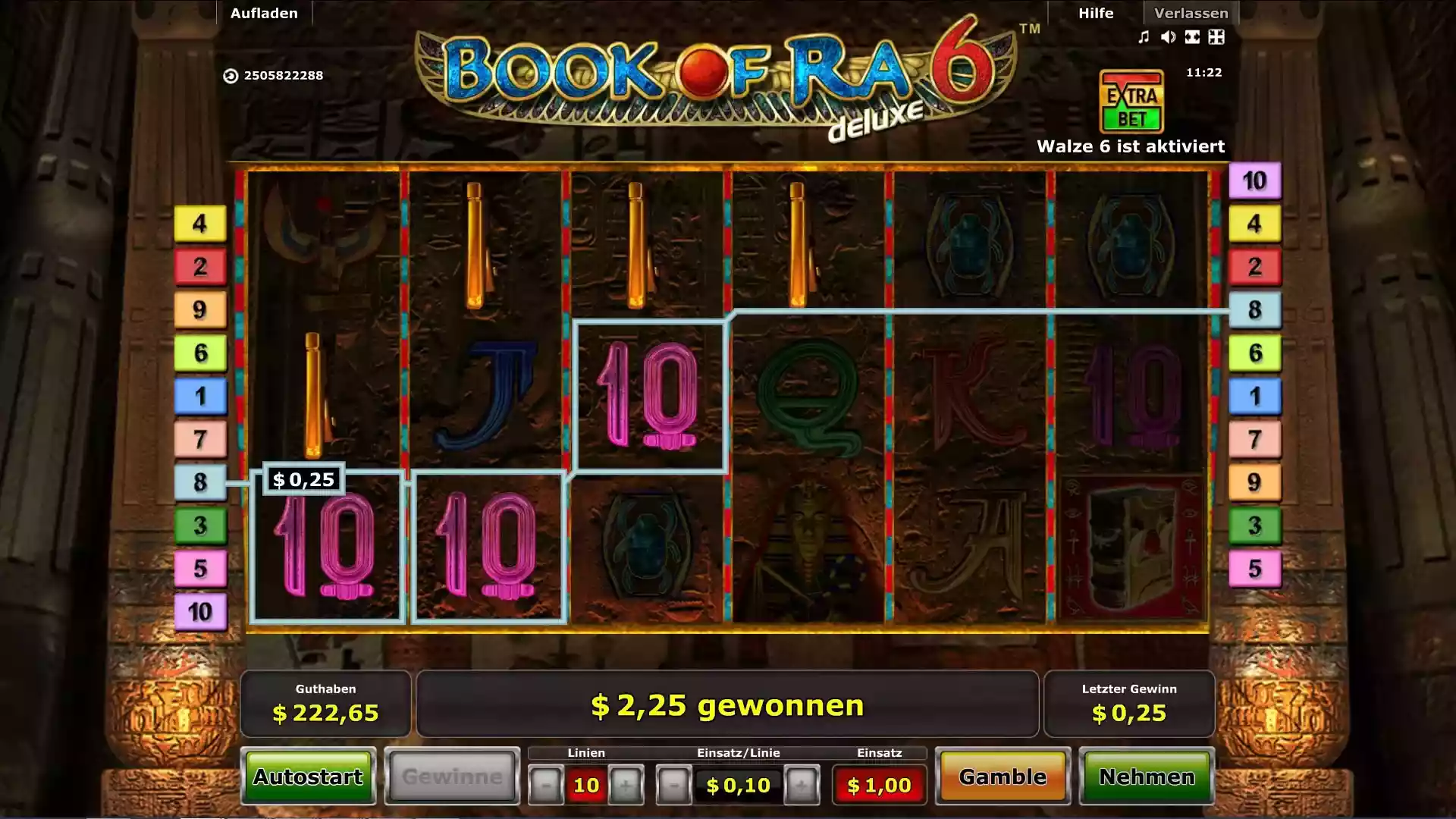Switch to widescreen view icon
This screenshot has height=819, width=1456.
(x=1192, y=36)
